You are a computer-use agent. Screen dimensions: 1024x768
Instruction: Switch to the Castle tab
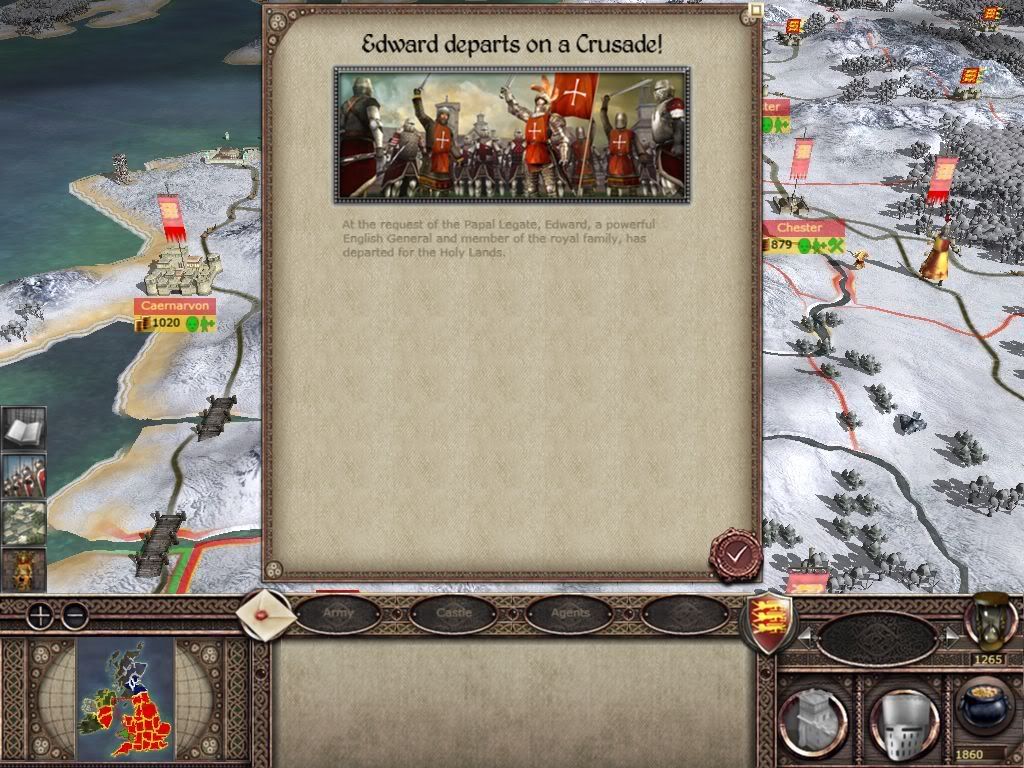click(x=454, y=613)
